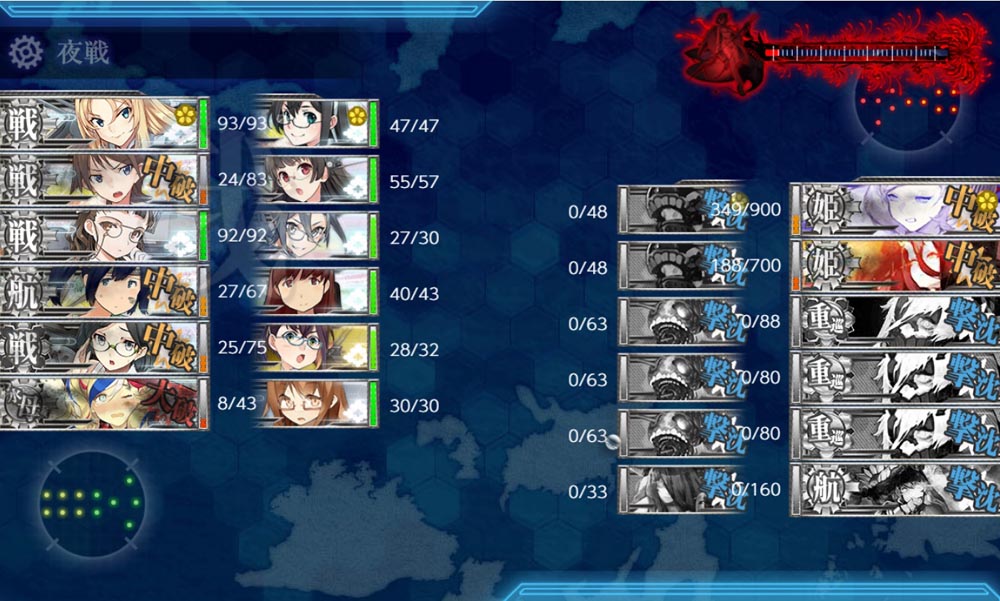The image size is (1000, 601).
Task: Select the 航 carrier card with 27/67 HP
Action: (104, 293)
